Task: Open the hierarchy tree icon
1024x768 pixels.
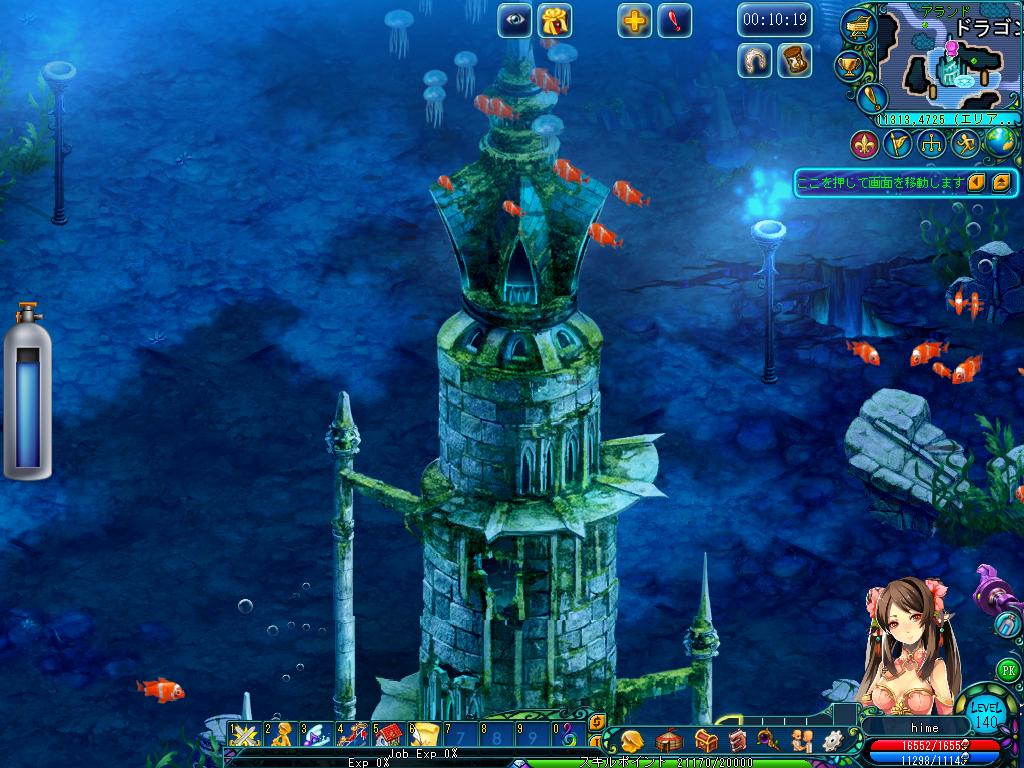Action: click(x=932, y=144)
